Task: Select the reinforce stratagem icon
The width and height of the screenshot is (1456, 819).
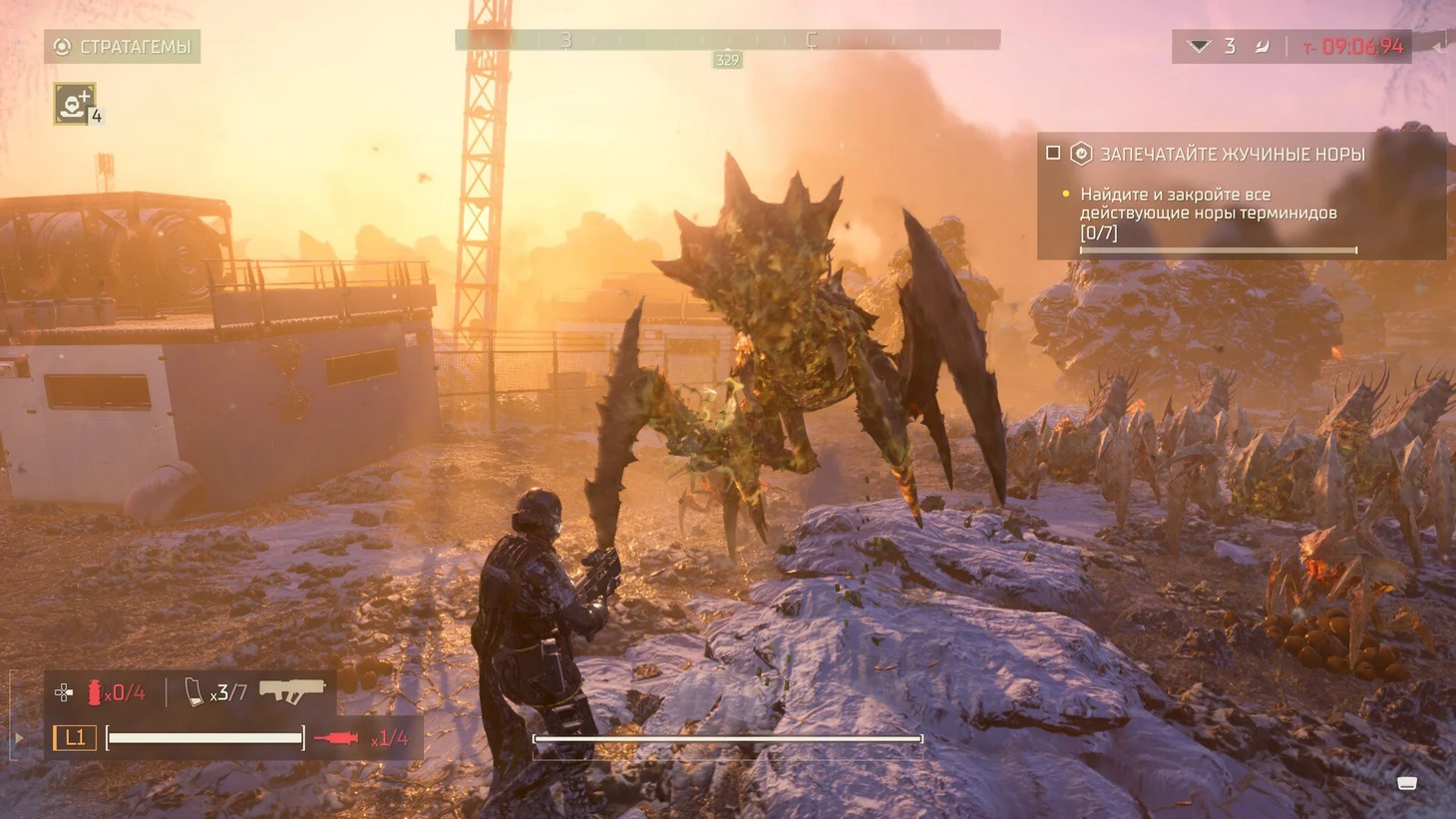Action: [x=74, y=104]
